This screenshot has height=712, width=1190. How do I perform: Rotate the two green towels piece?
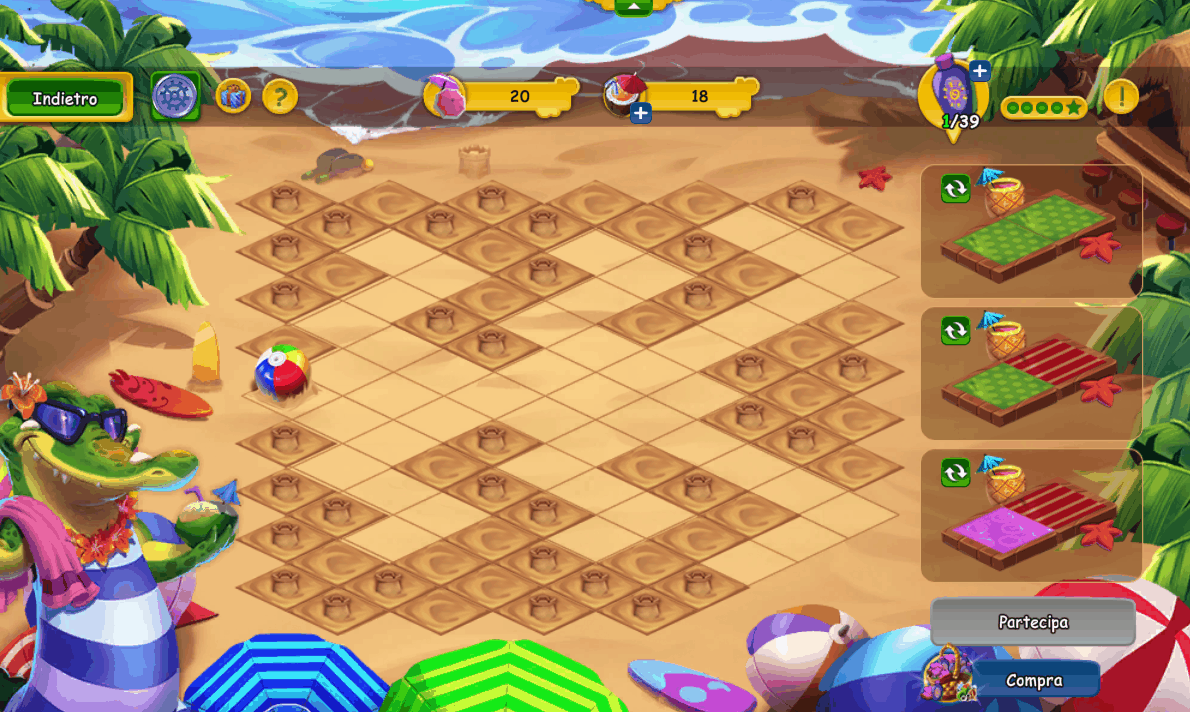click(x=955, y=188)
